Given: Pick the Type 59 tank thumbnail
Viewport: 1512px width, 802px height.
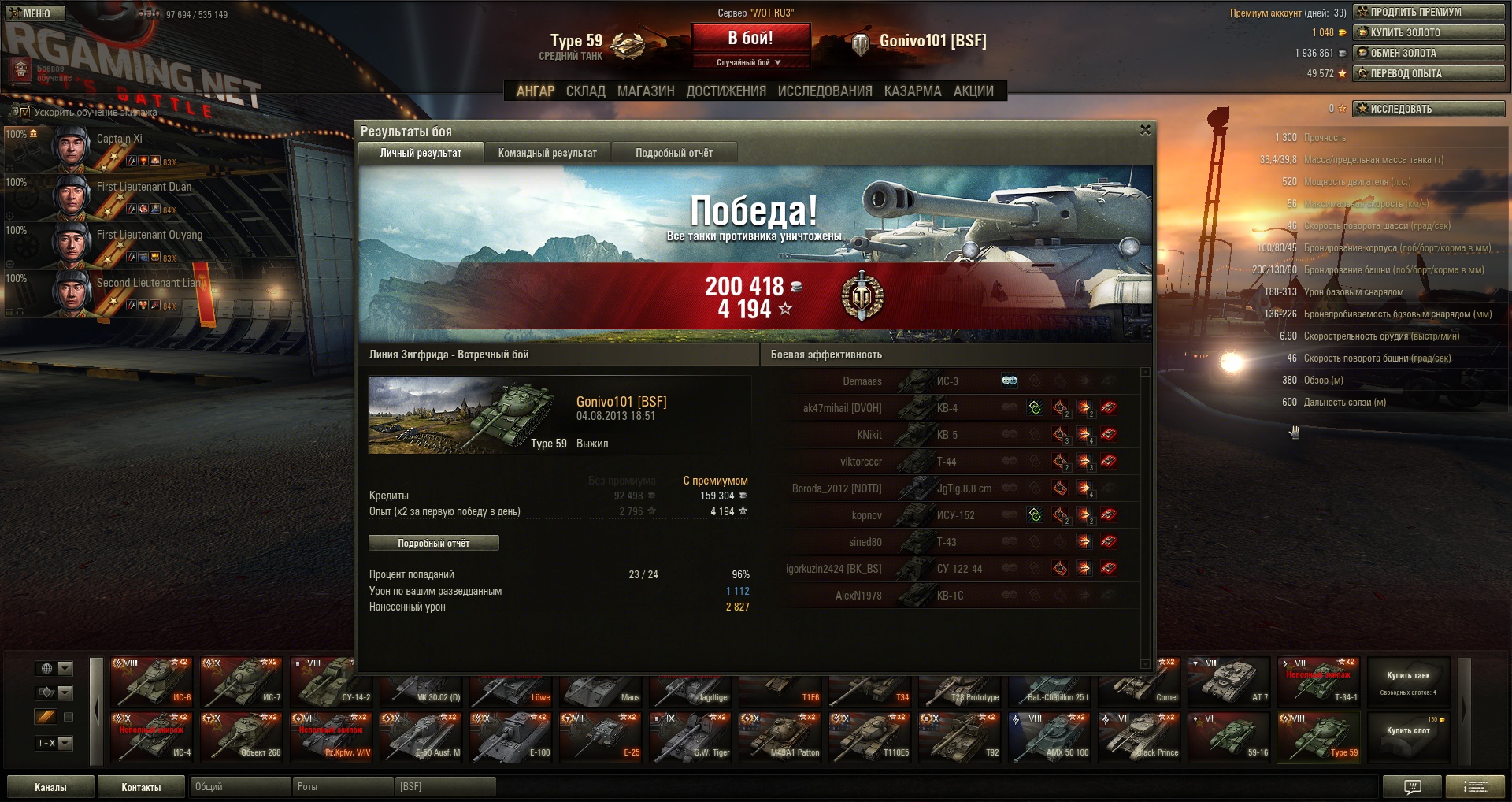Looking at the screenshot, I should point(1319,738).
